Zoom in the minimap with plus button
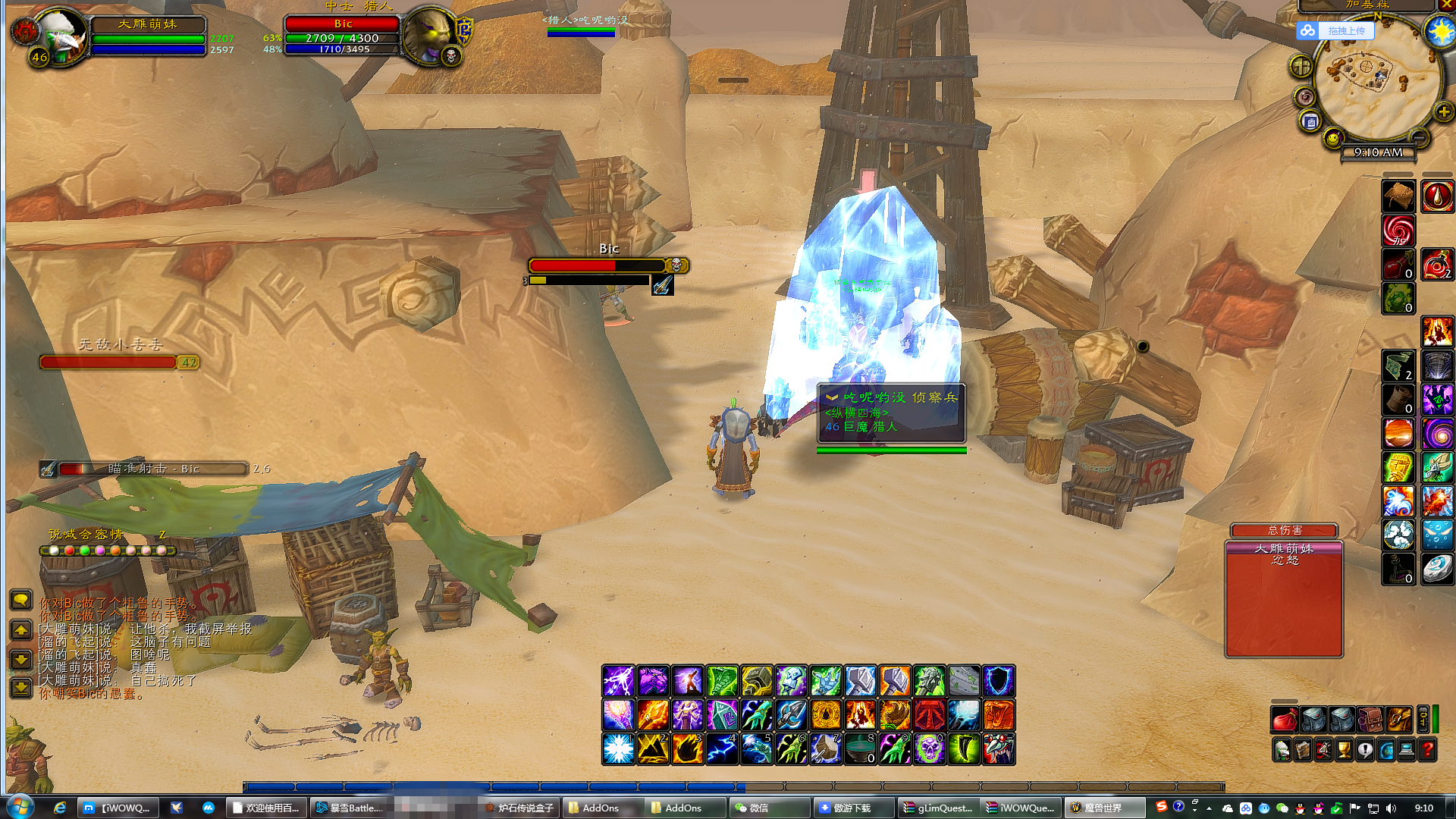1456x819 pixels. (x=1444, y=112)
